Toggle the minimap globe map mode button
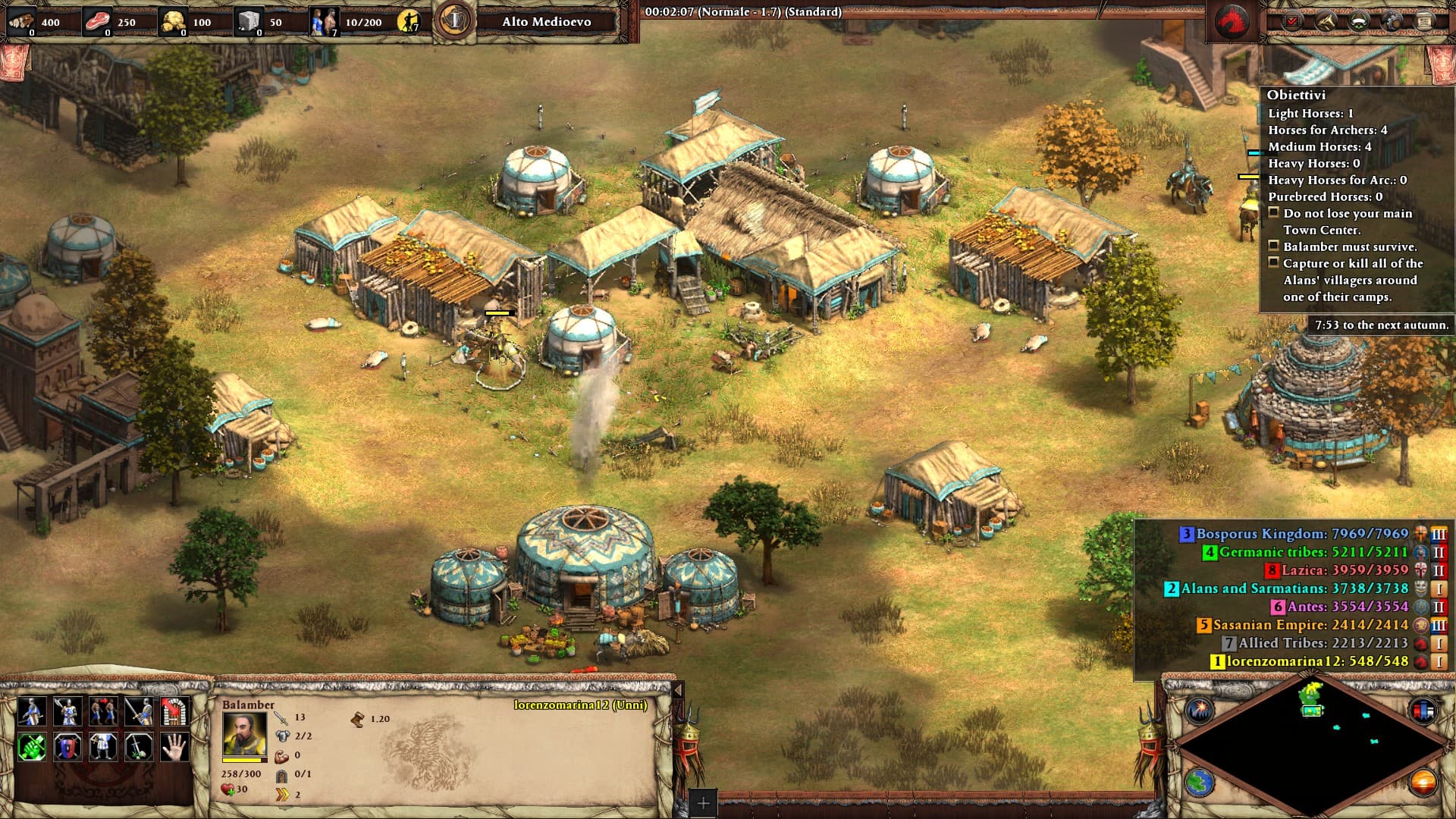 coord(1200,782)
